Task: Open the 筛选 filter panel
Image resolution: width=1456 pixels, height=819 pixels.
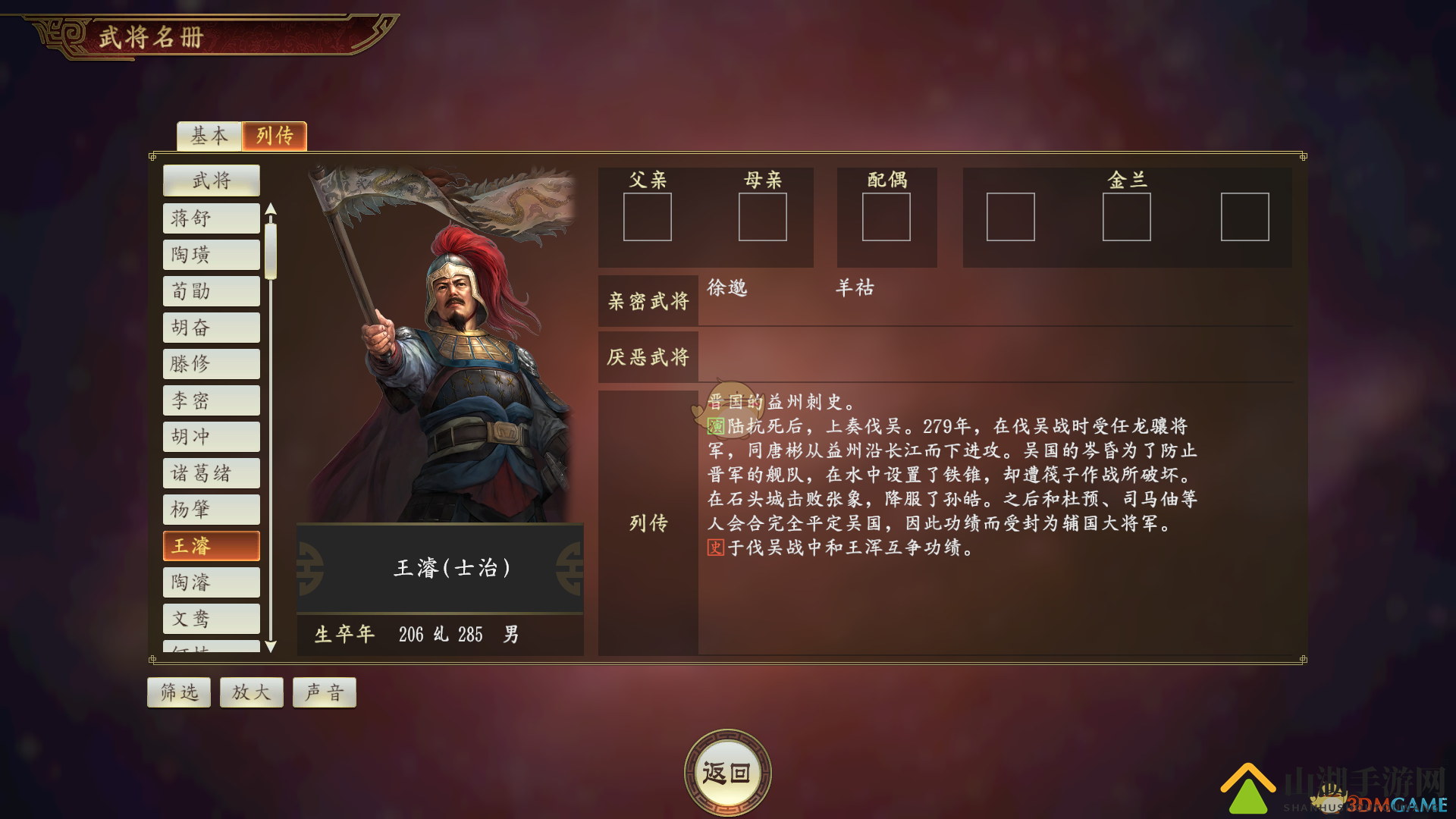Action: point(178,692)
